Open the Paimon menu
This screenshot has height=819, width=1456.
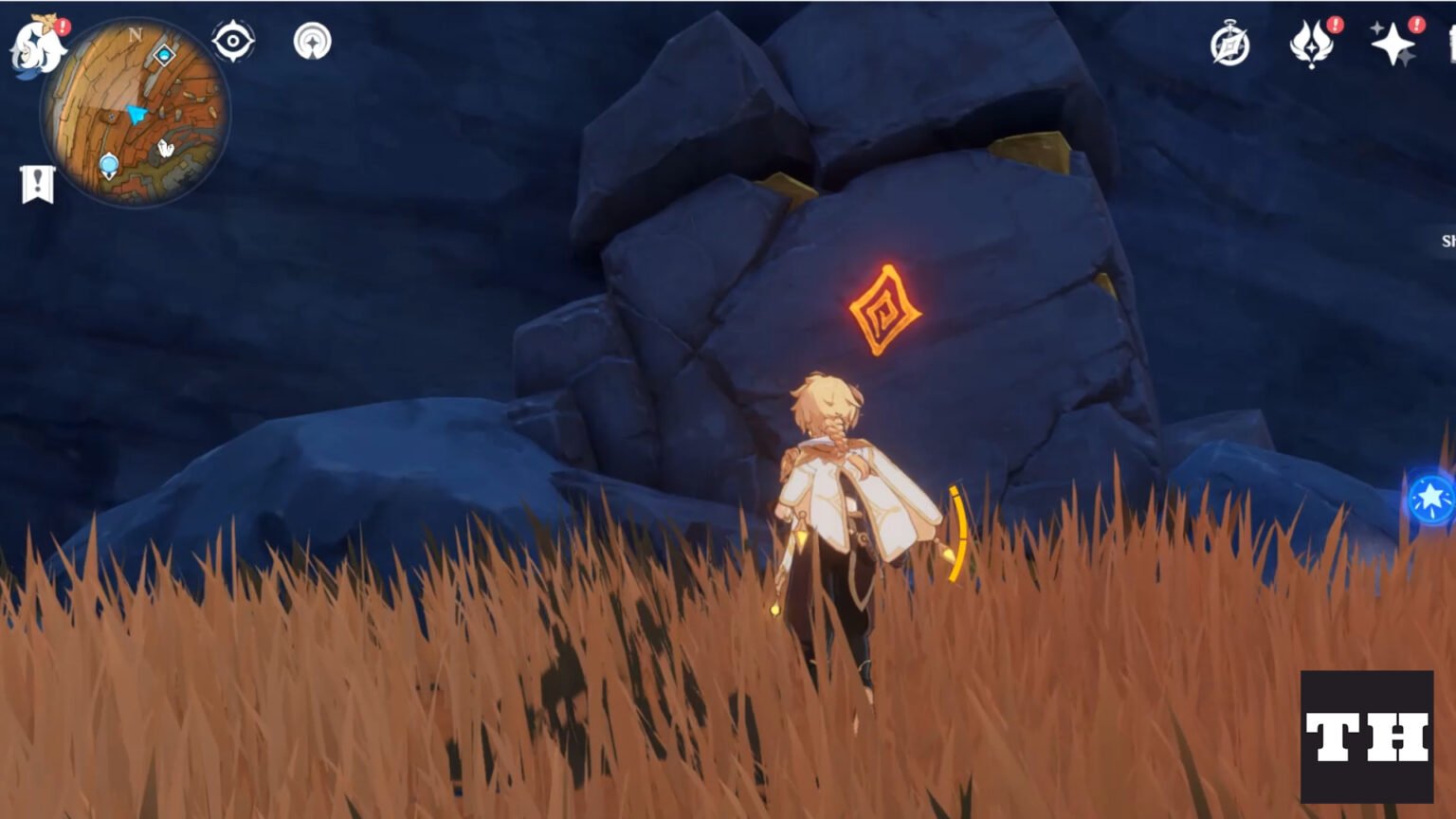tap(40, 43)
